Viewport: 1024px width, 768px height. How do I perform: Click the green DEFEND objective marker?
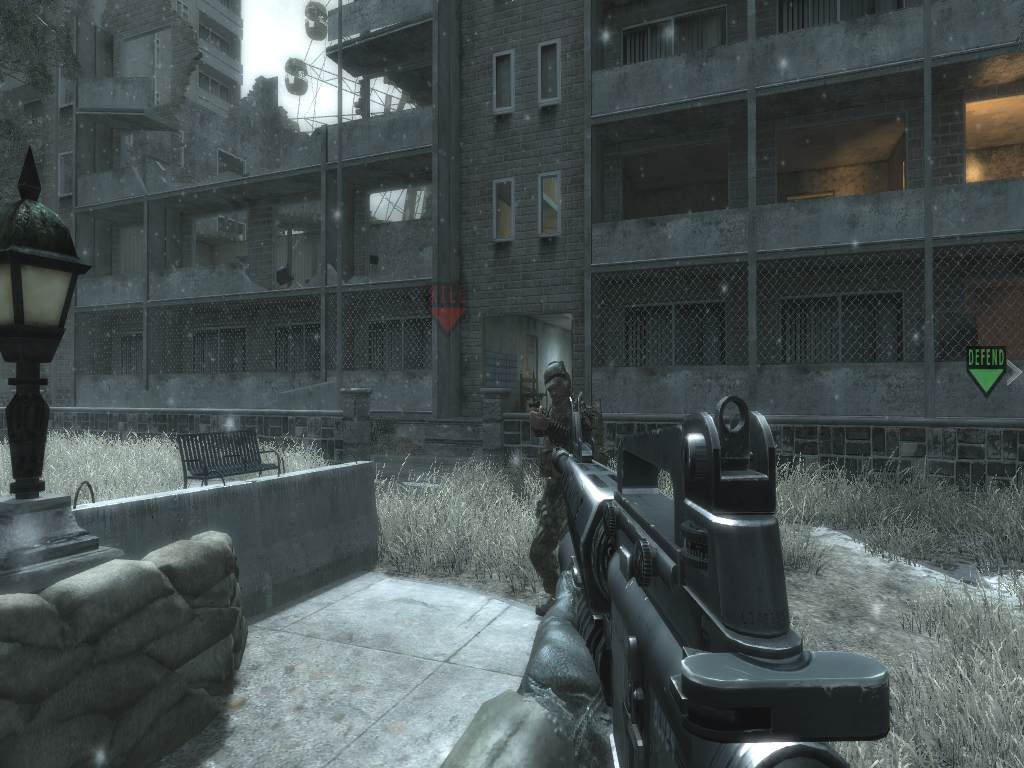tap(985, 369)
